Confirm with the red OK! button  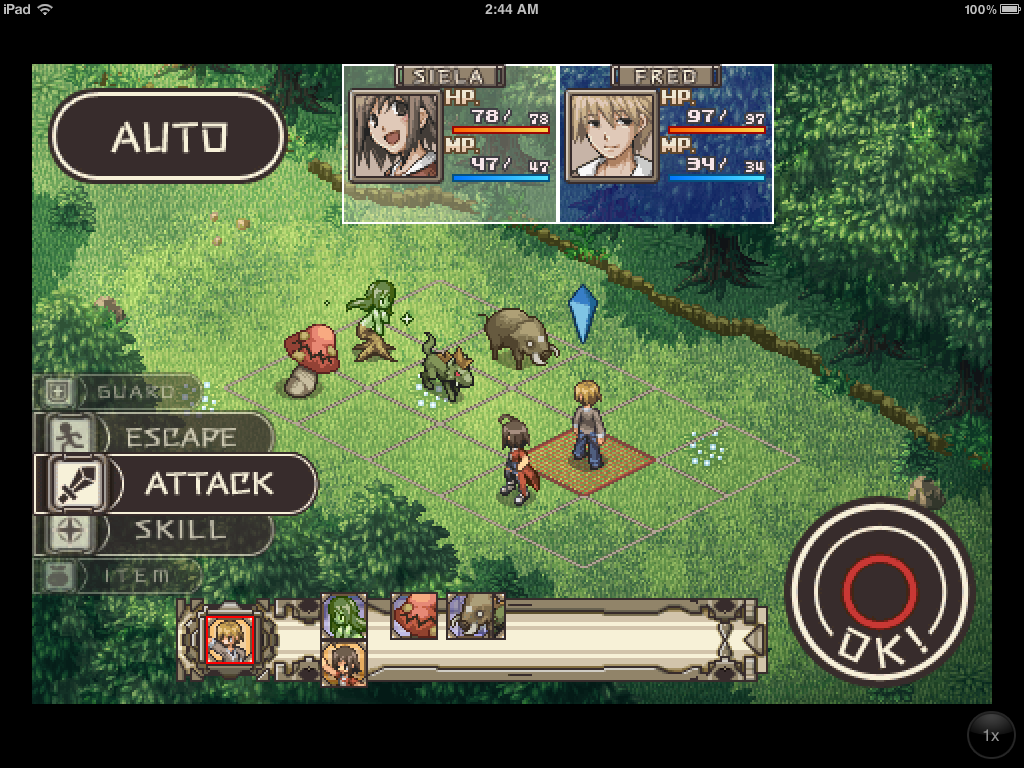pos(879,588)
